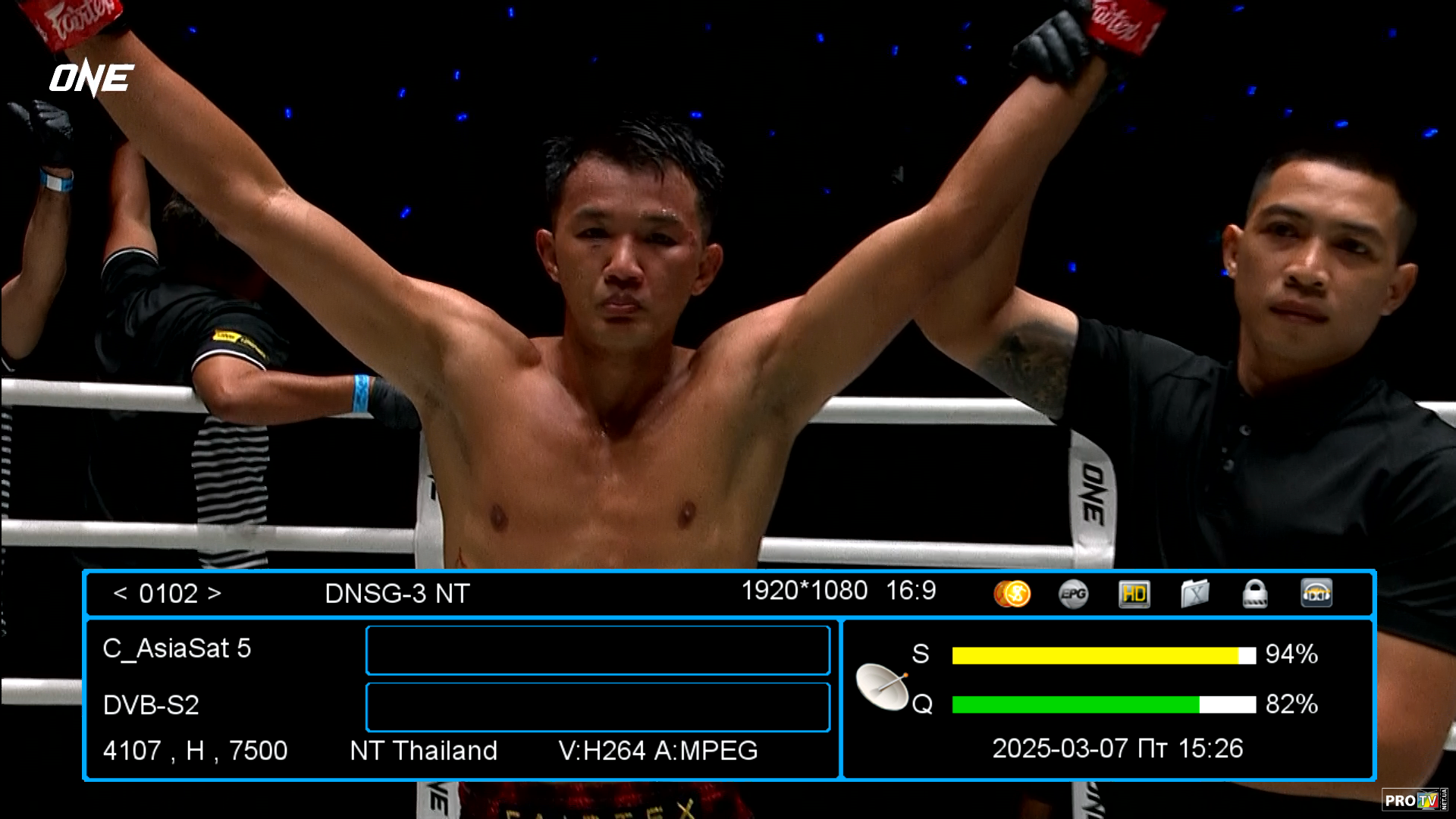
Task: Click the grey folder X icon
Action: 1194,594
